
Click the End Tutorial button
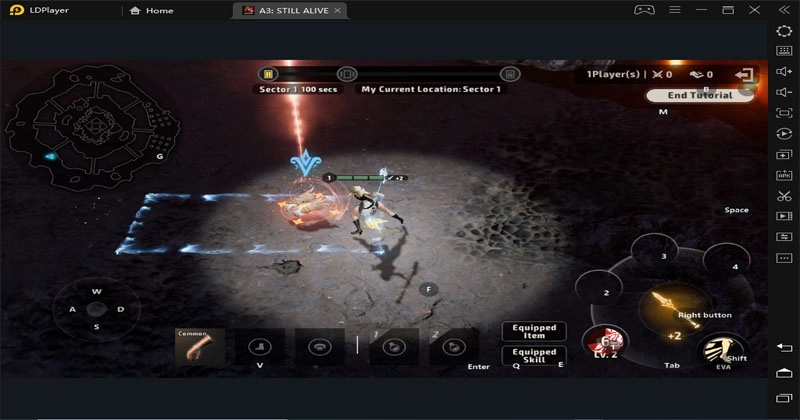700,96
